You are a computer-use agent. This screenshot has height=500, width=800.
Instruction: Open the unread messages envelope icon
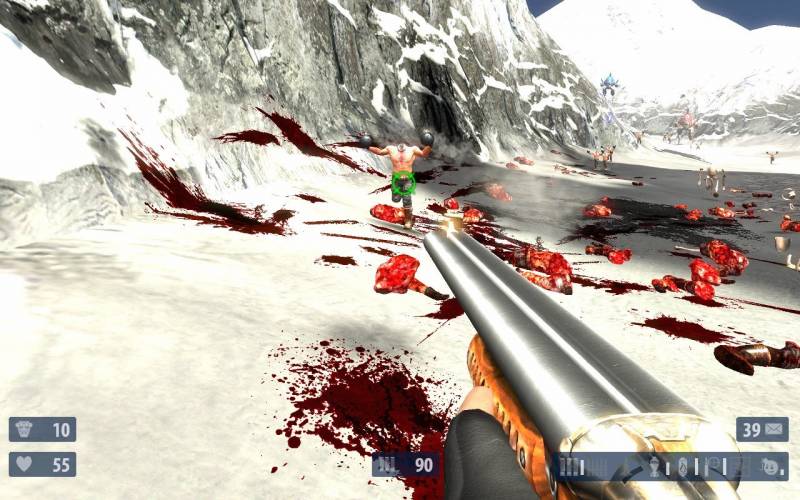coord(775,430)
